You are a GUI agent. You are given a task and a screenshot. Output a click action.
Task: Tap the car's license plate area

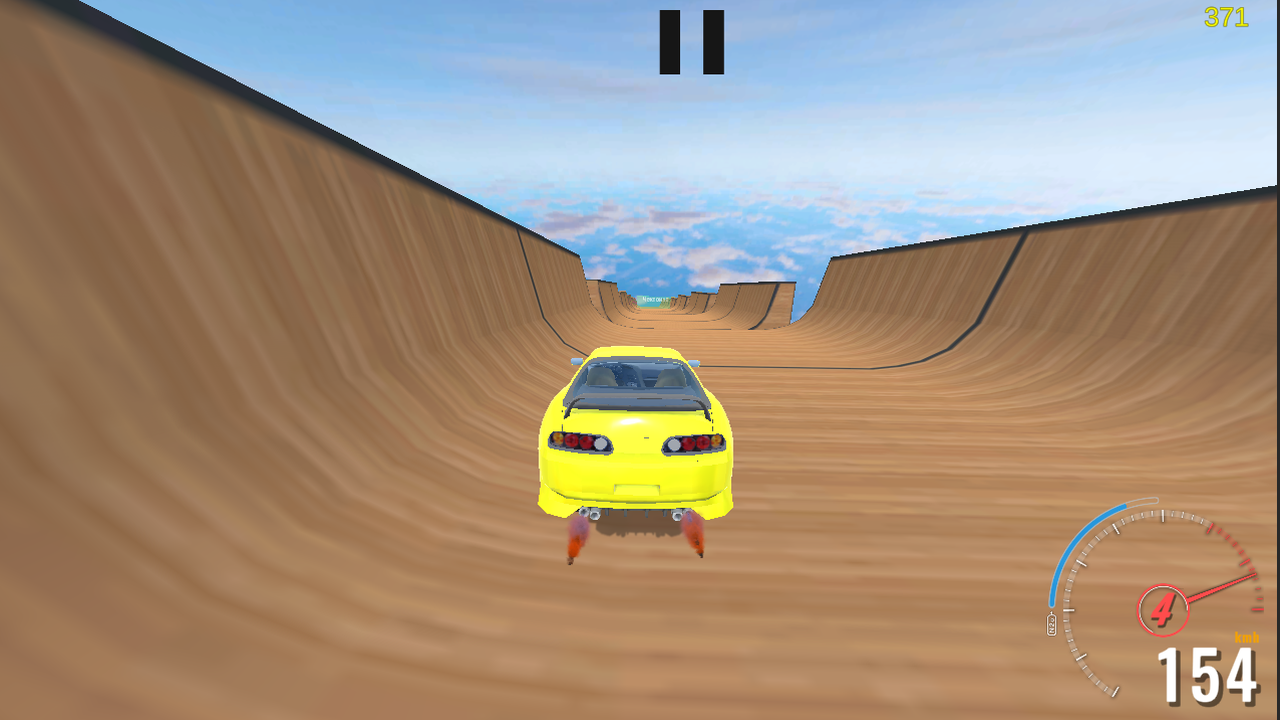click(x=638, y=487)
